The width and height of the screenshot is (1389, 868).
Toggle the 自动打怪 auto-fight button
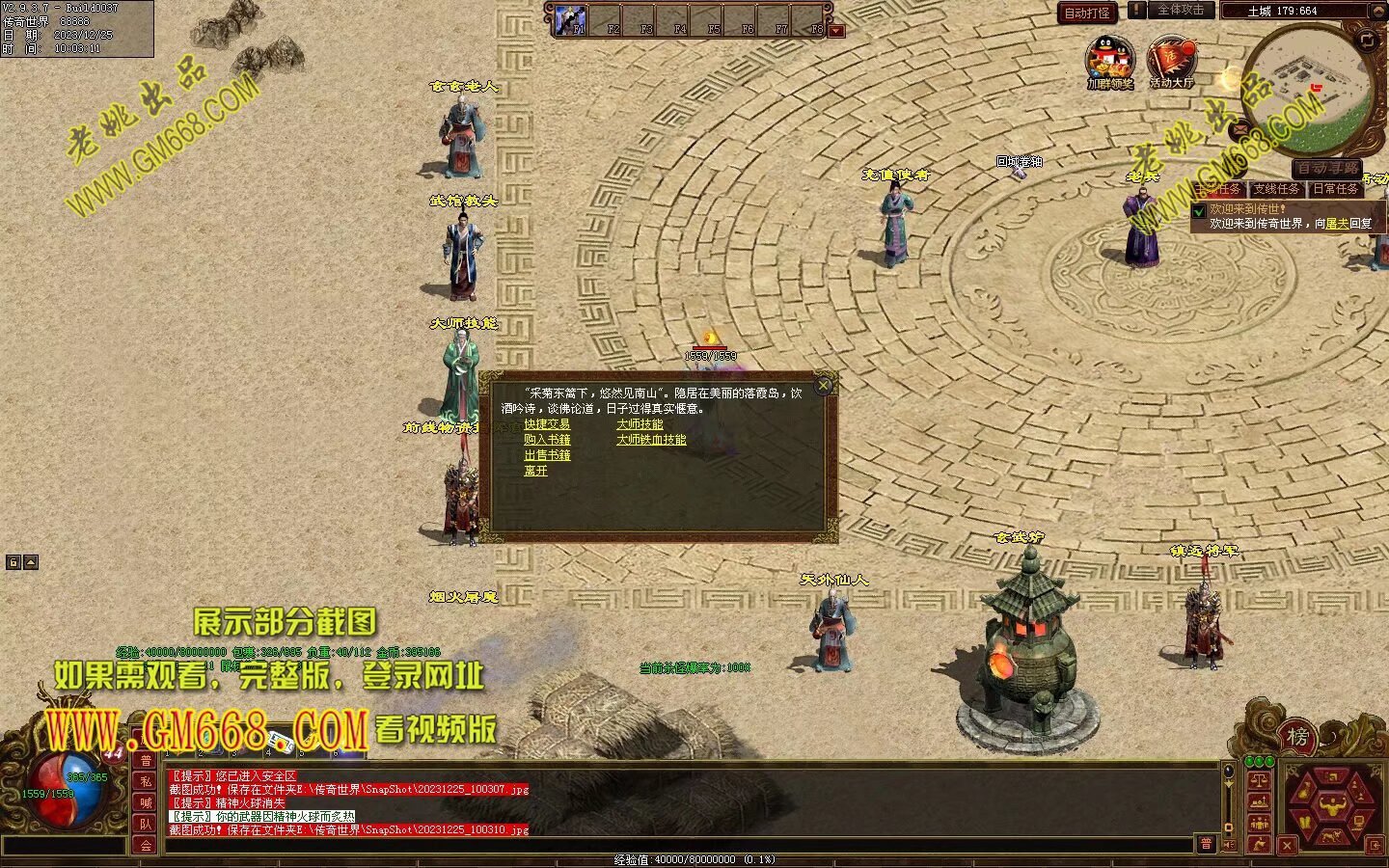tap(1087, 13)
